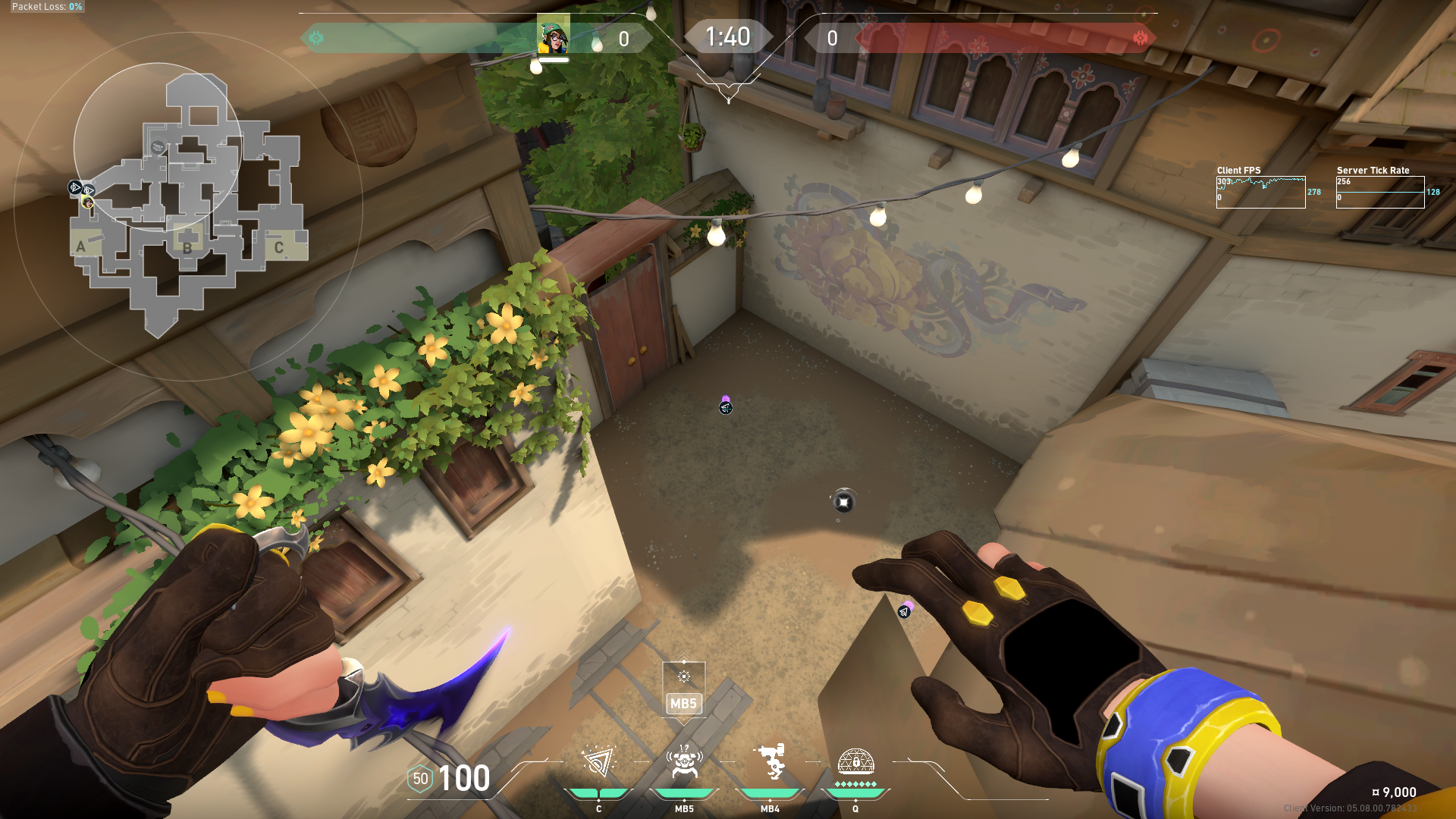Select the B site marker on minimap

[x=187, y=246]
